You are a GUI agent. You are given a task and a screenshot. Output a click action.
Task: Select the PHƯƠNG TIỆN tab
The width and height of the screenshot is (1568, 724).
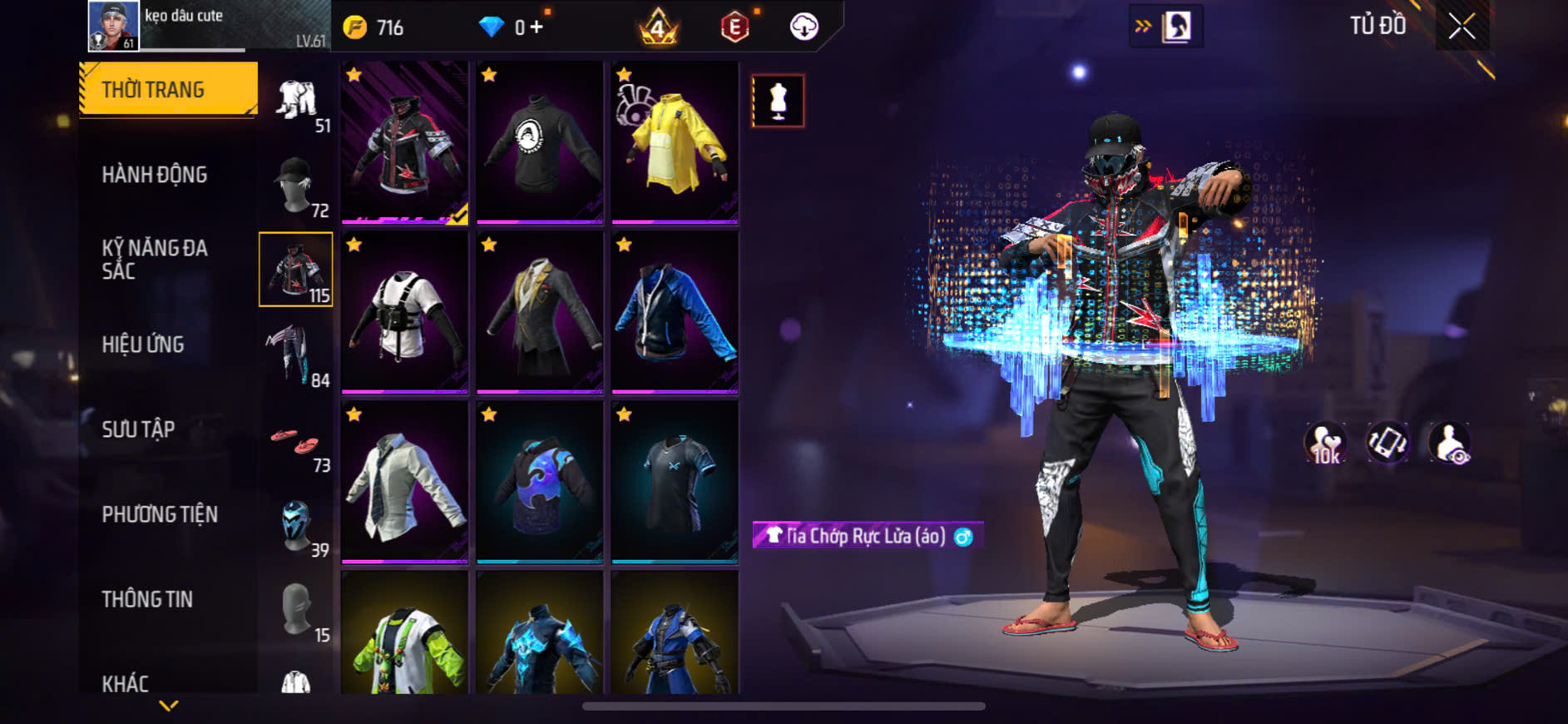[160, 514]
